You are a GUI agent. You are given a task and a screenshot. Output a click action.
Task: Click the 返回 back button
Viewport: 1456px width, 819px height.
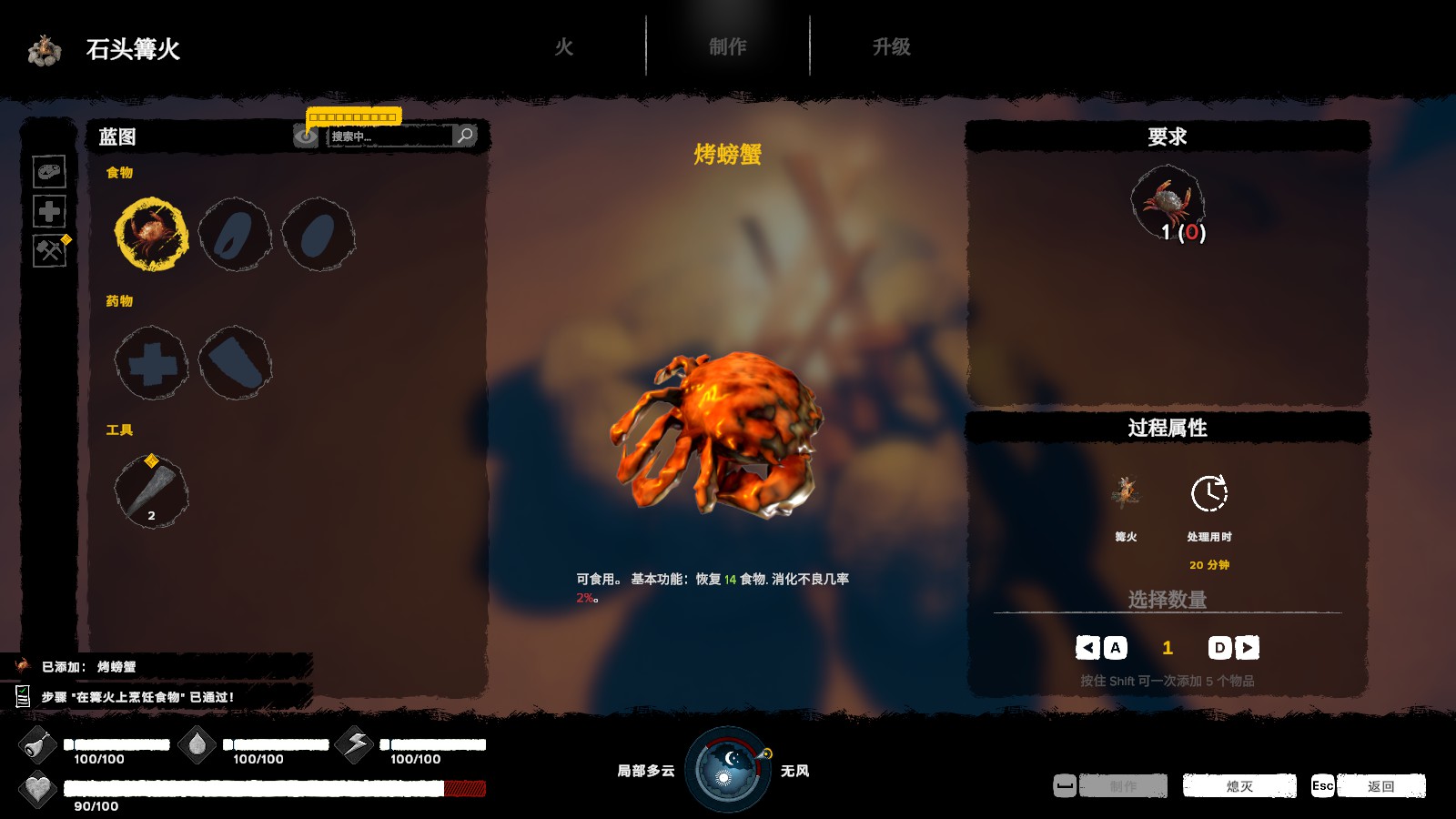[1380, 786]
